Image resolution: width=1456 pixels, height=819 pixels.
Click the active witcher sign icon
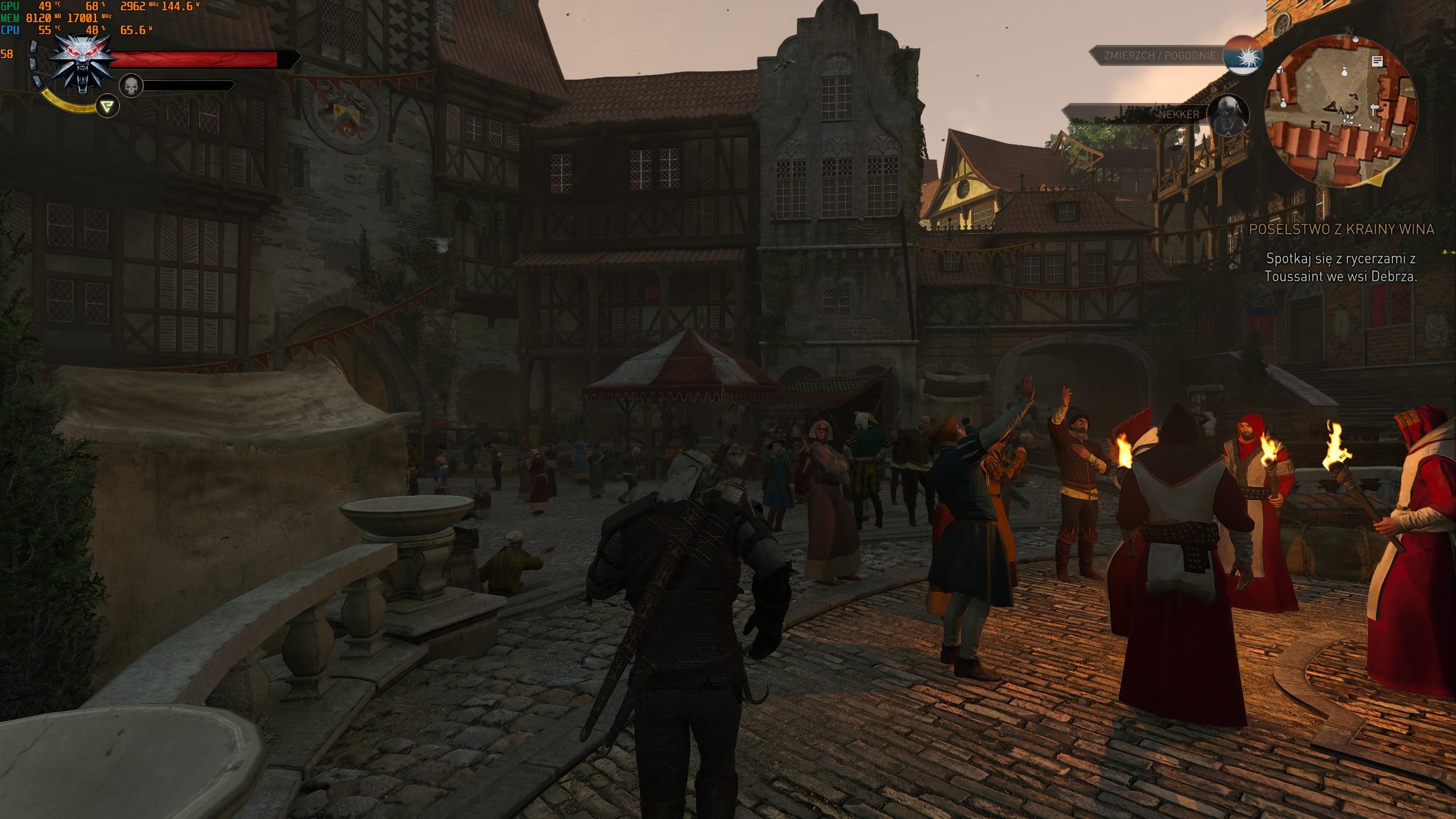(x=107, y=106)
